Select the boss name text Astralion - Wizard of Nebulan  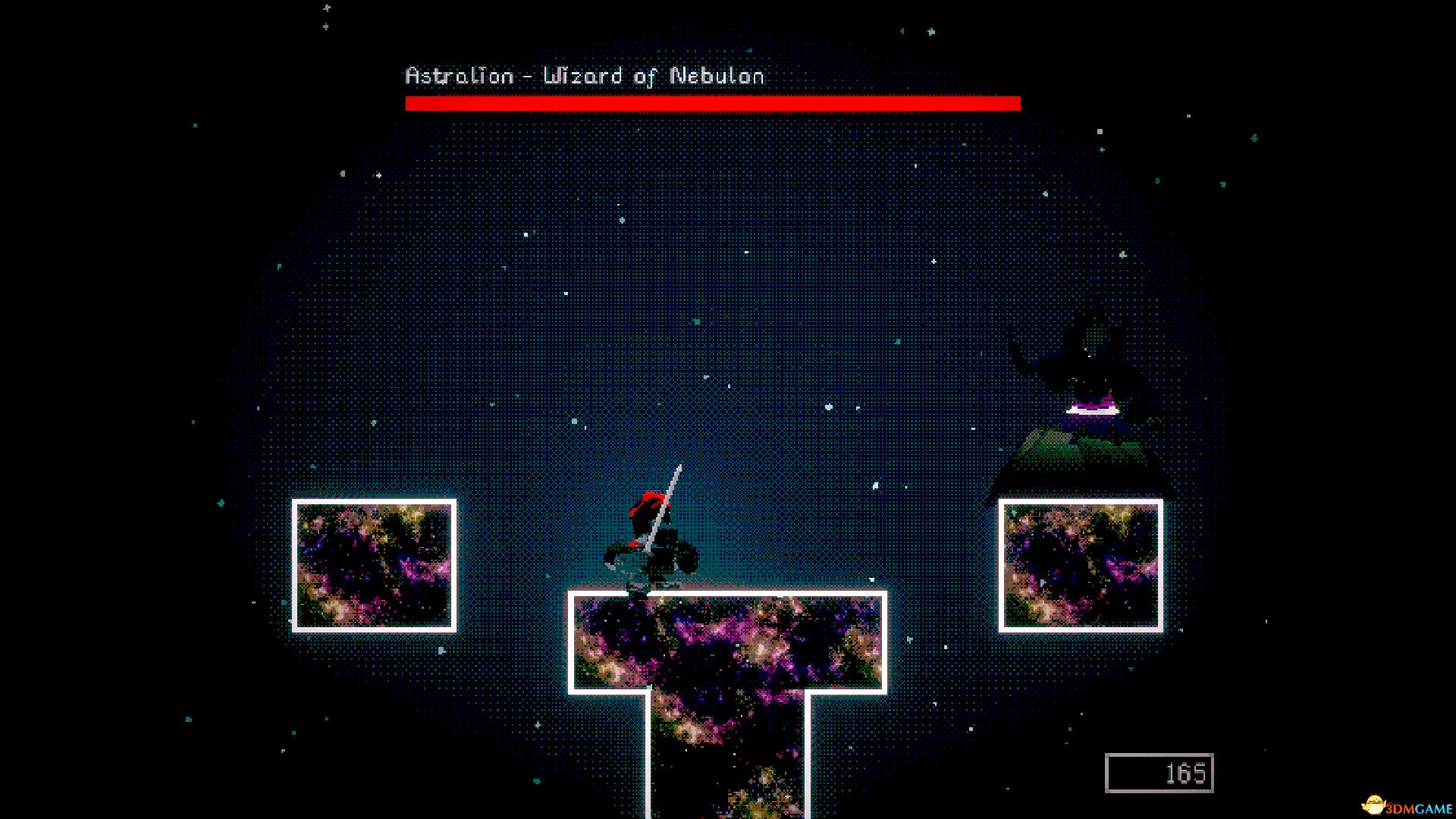[x=584, y=76]
